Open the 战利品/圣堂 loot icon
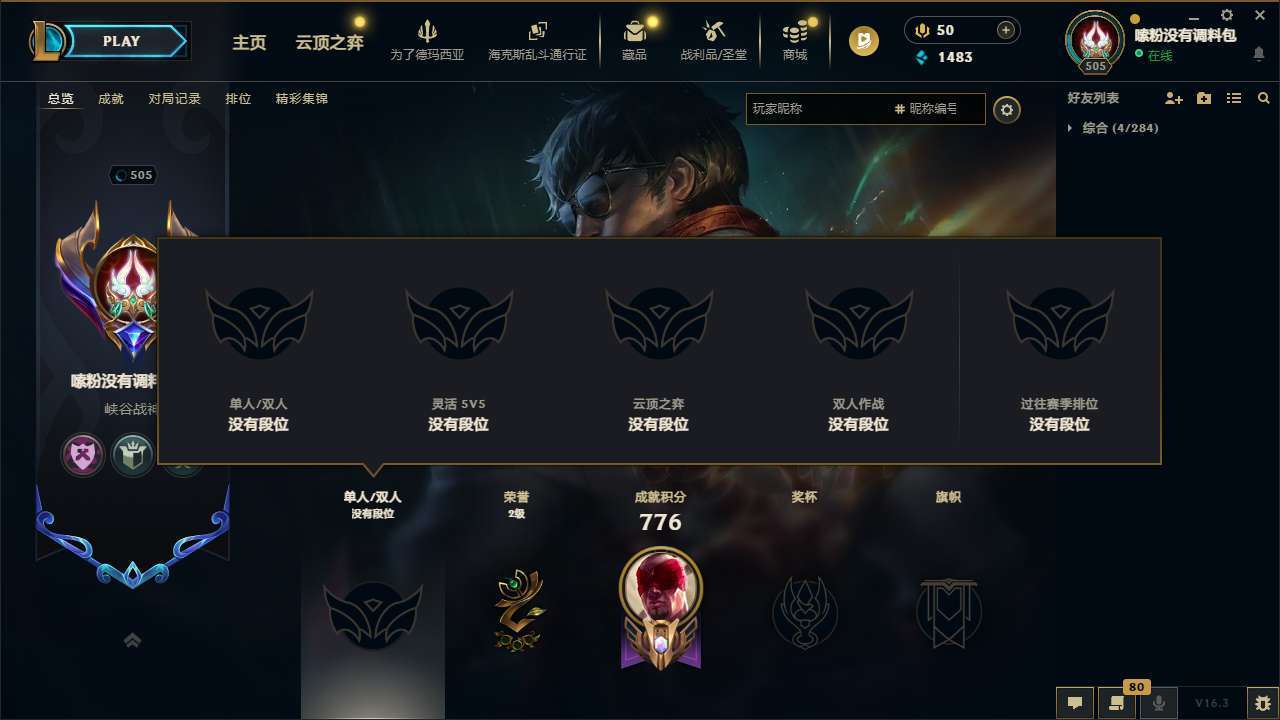 click(x=712, y=38)
